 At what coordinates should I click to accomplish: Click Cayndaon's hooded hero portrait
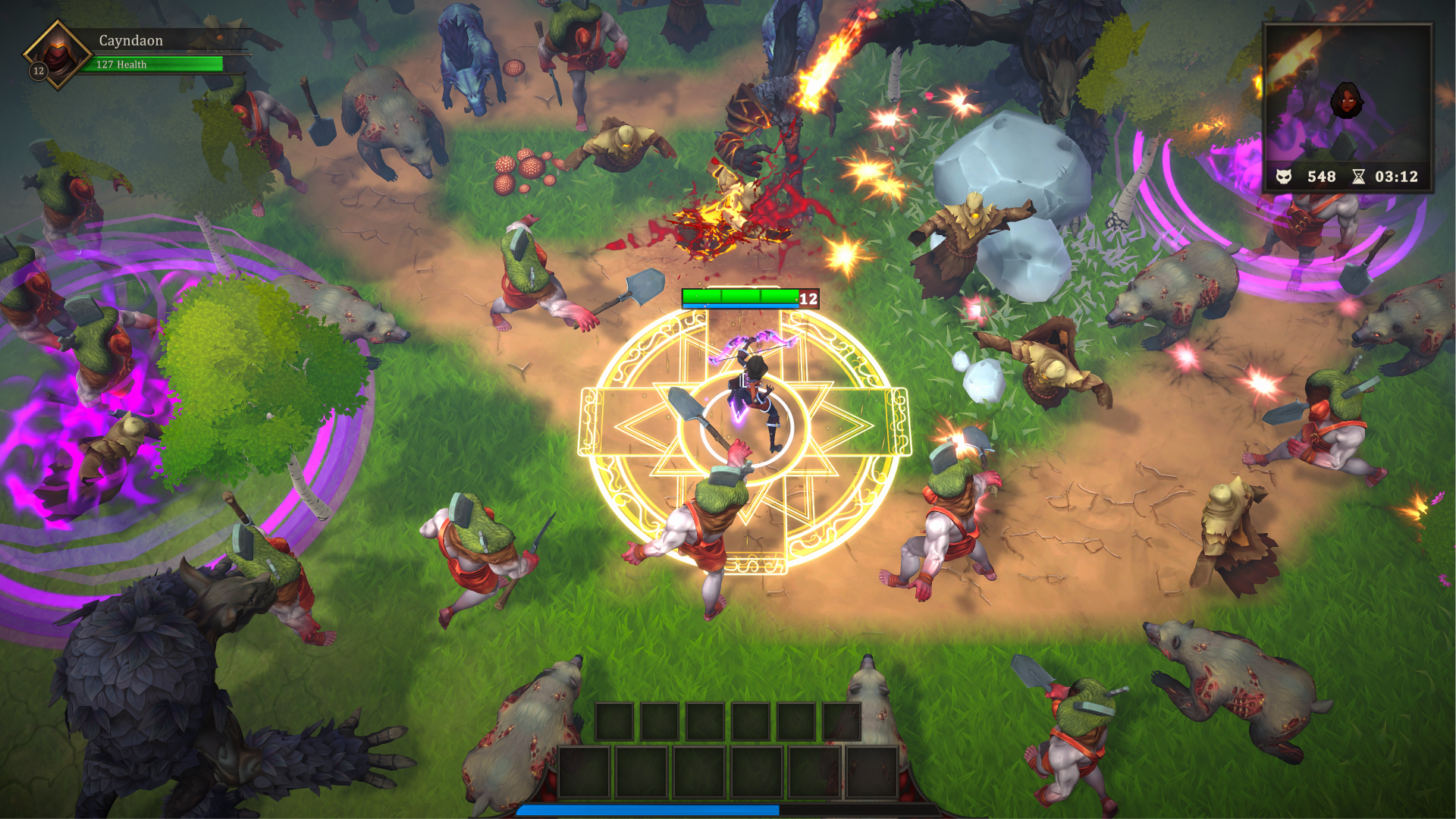58,54
